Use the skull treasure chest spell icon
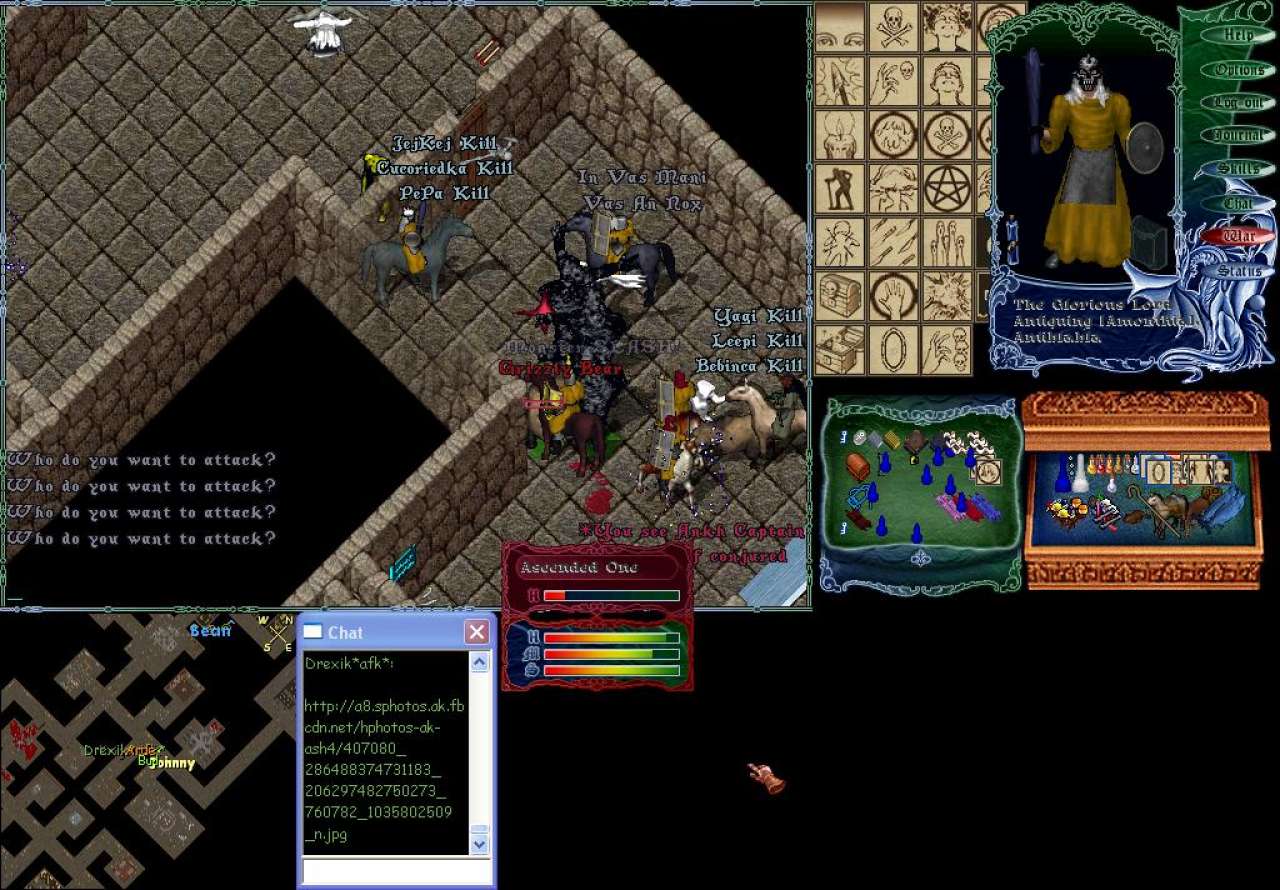1280x890 pixels. click(839, 296)
